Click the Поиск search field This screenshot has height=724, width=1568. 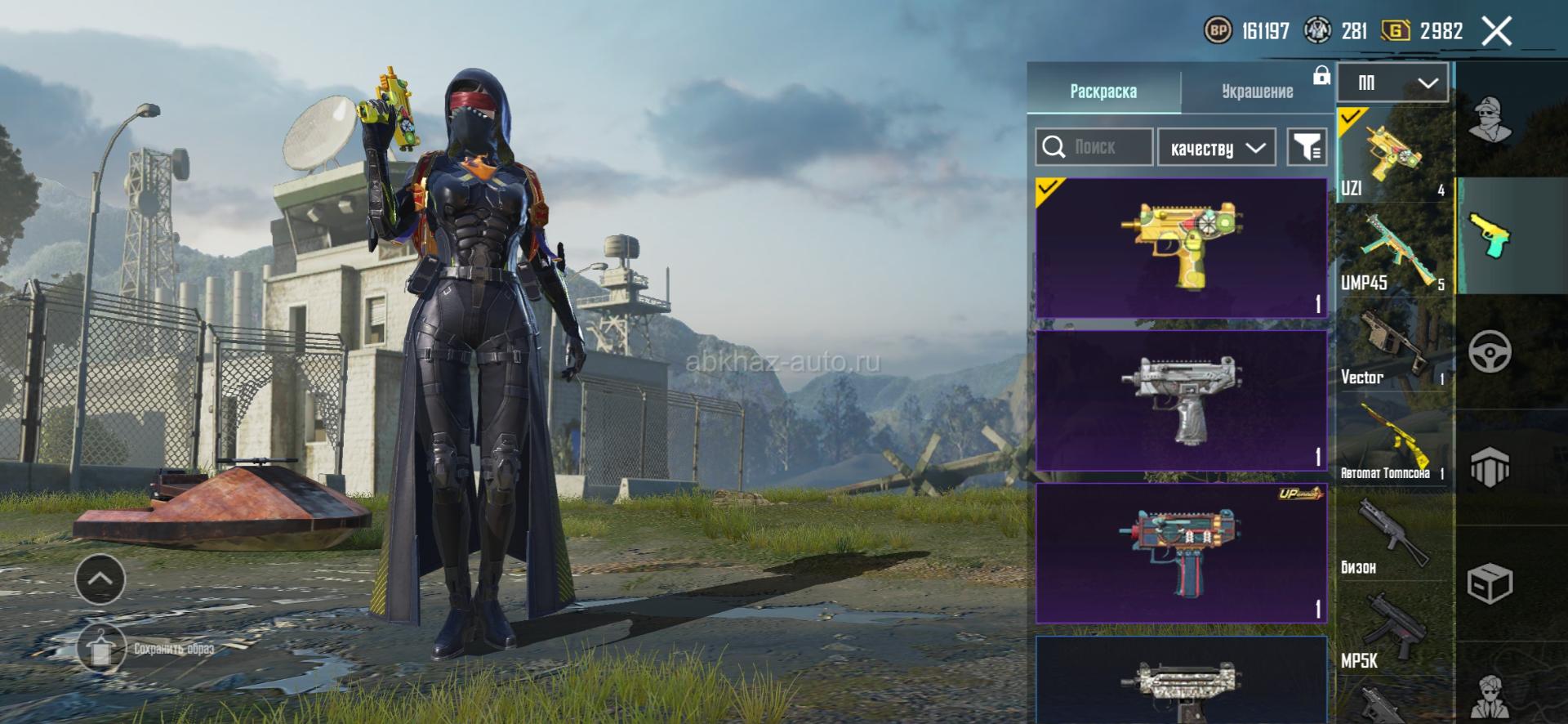pyautogui.click(x=1094, y=147)
